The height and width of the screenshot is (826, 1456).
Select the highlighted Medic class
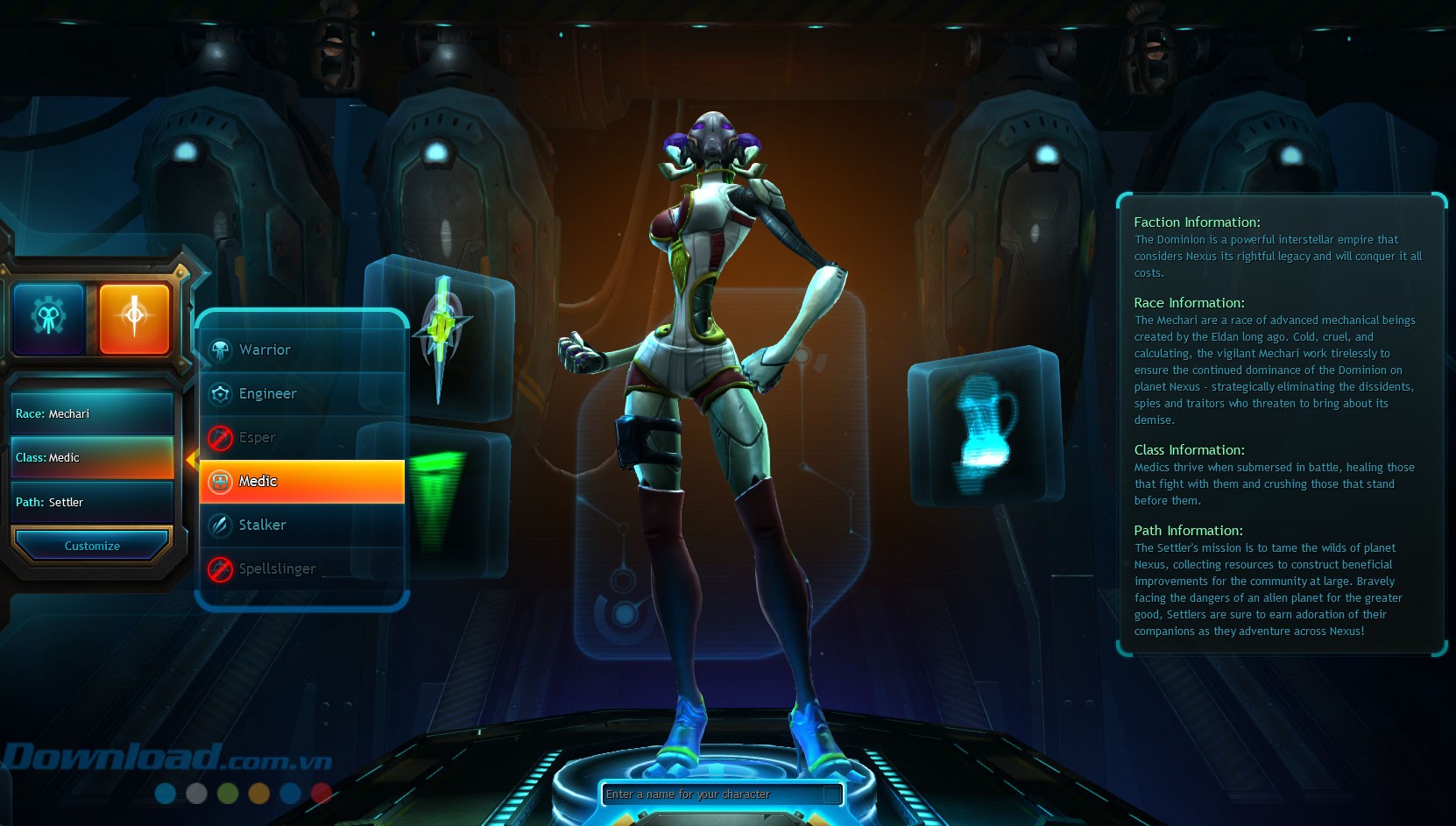[301, 482]
